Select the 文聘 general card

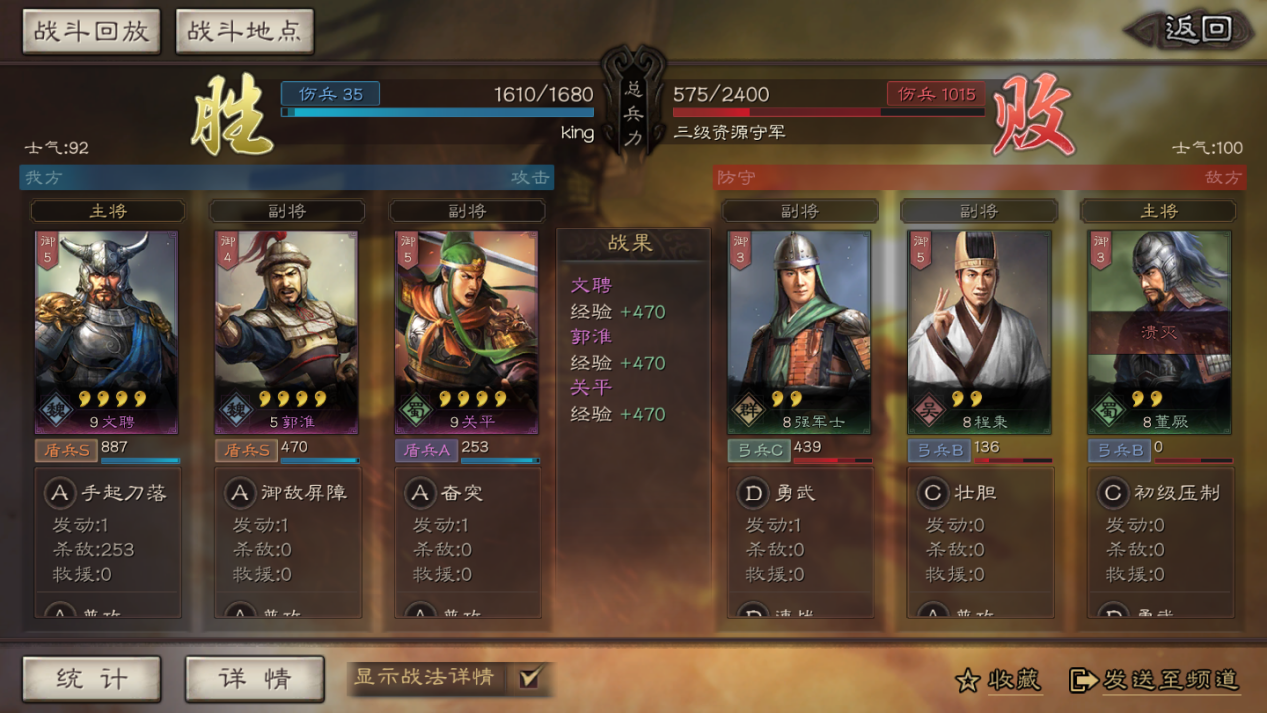106,332
